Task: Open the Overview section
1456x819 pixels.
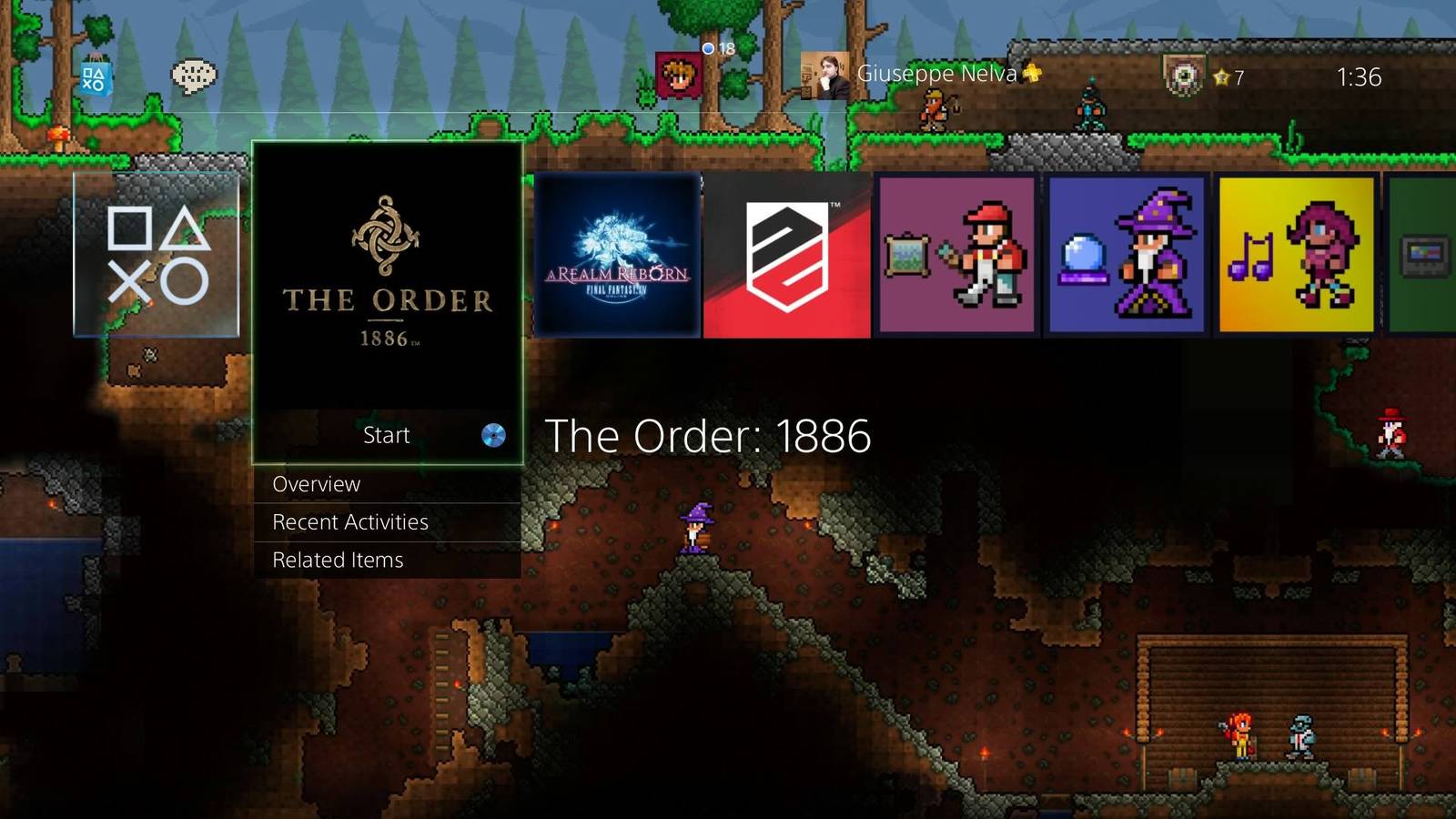Action: pyautogui.click(x=316, y=484)
